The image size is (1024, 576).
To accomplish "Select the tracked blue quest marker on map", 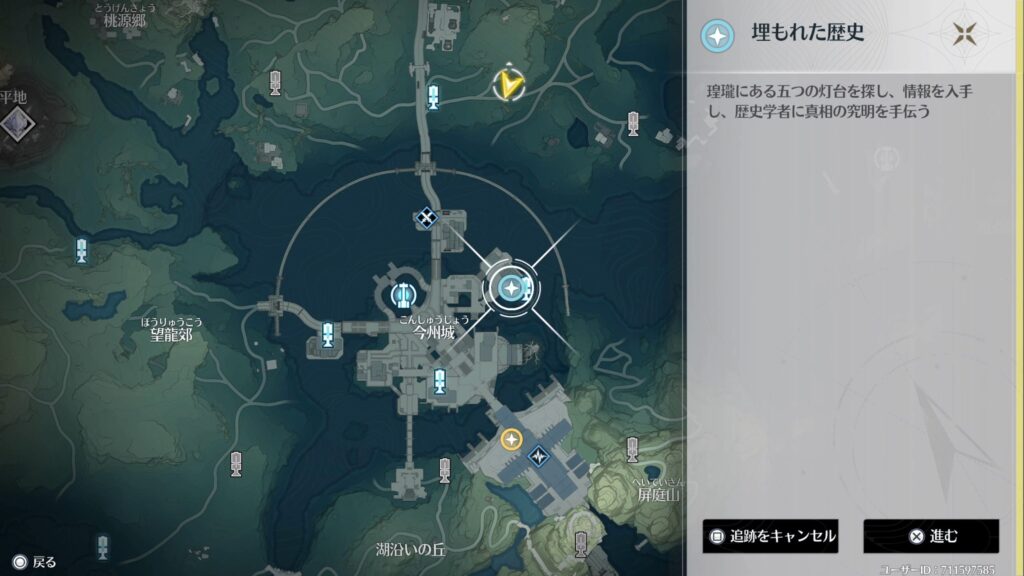I will click(x=512, y=288).
